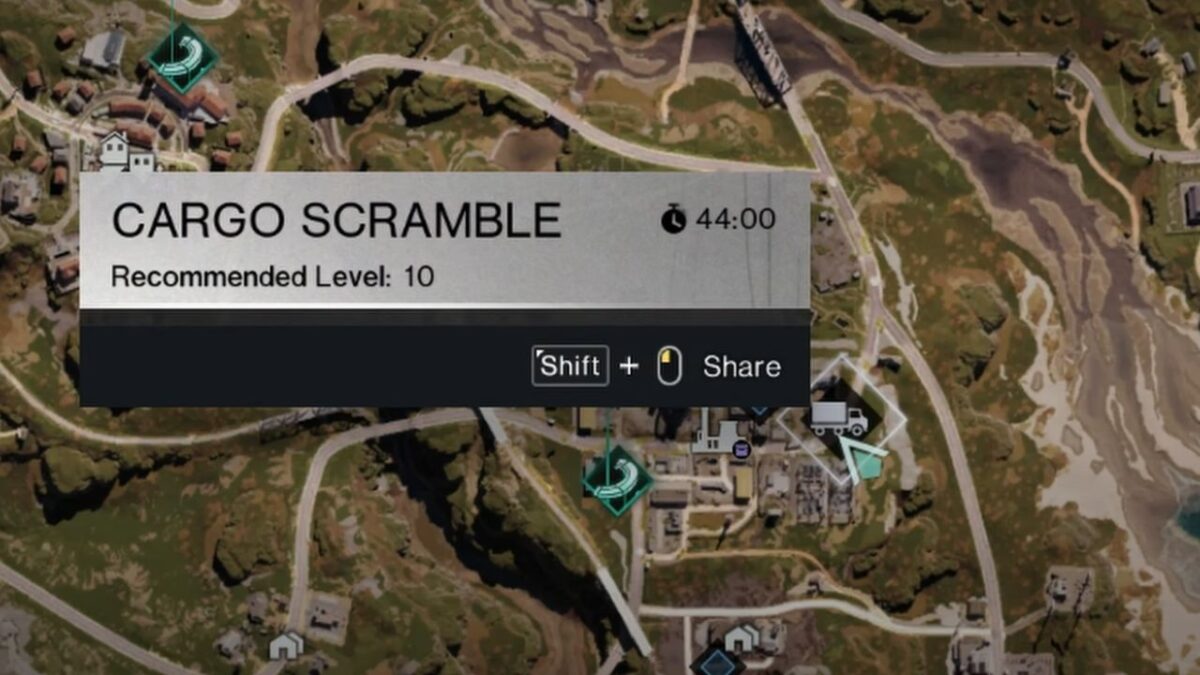
Task: Select the small purple crate marker
Action: pos(741,451)
